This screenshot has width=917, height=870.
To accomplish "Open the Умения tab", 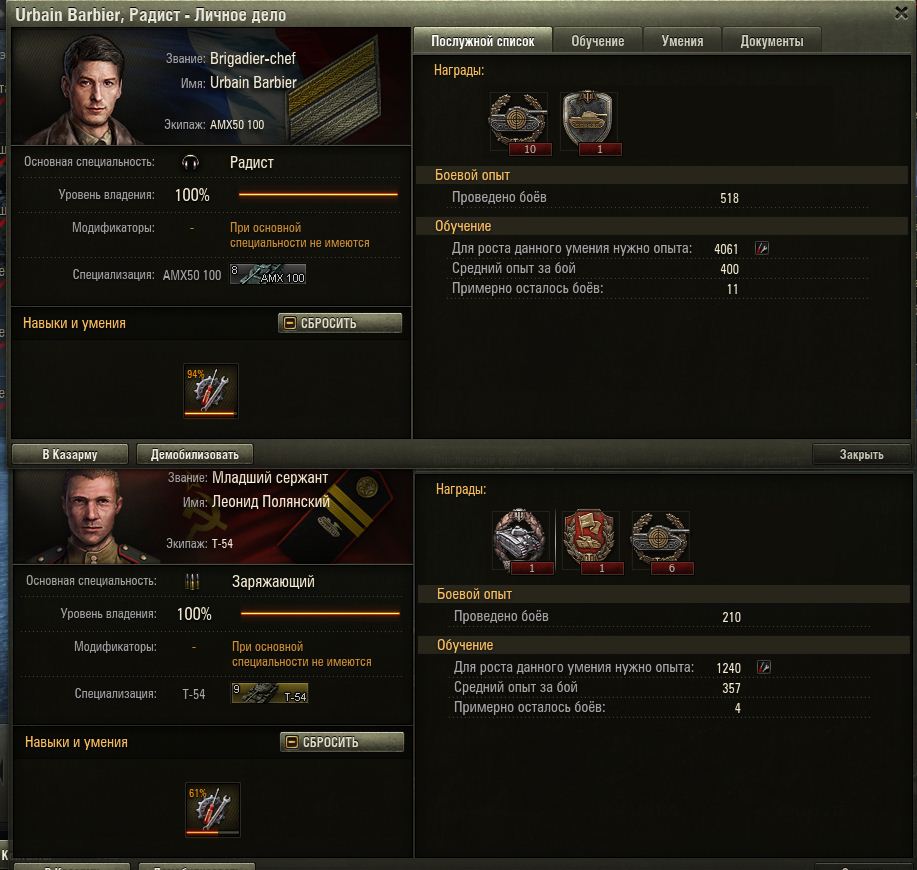I will click(682, 41).
